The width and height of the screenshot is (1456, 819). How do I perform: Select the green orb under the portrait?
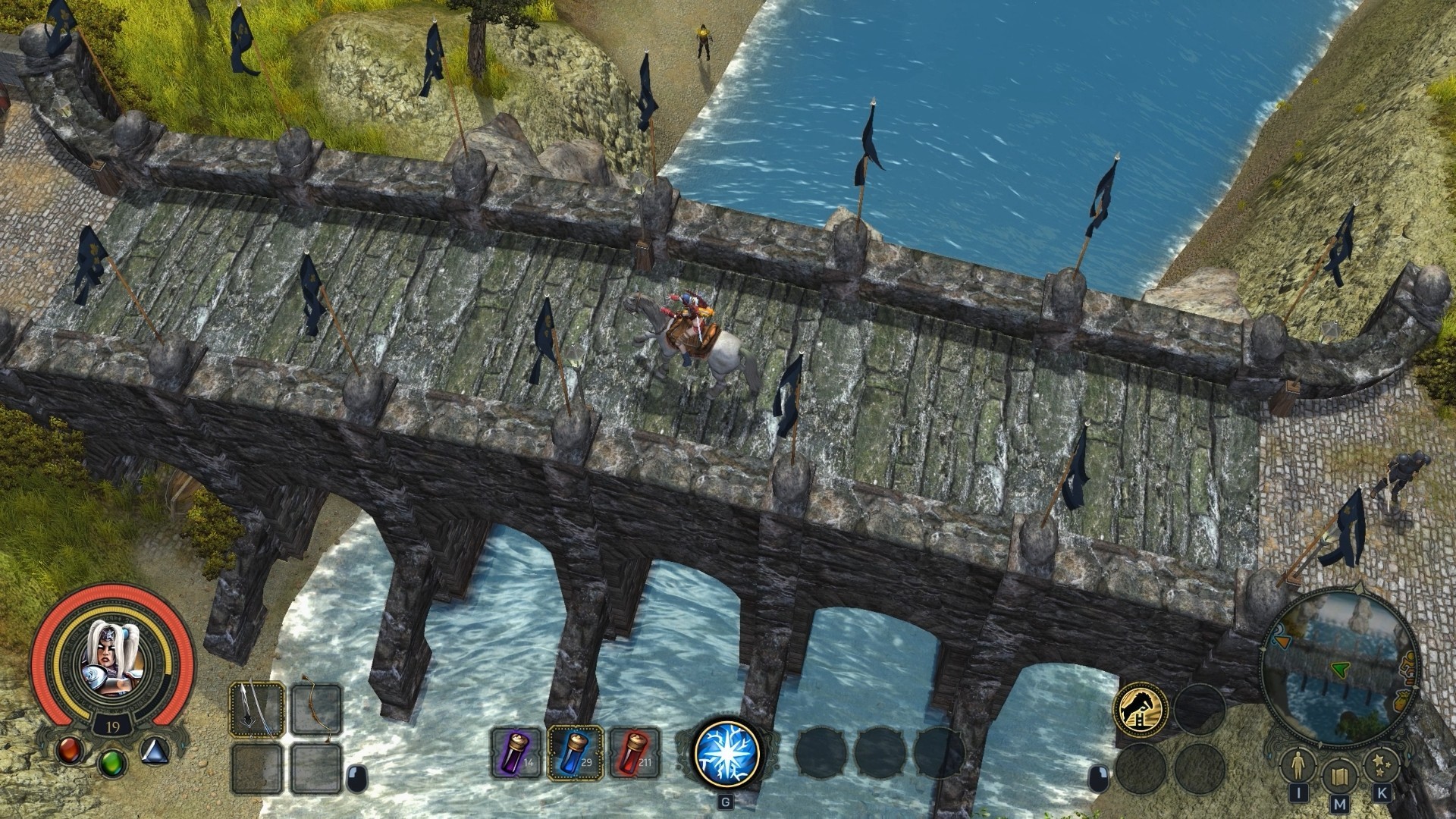pos(112,761)
